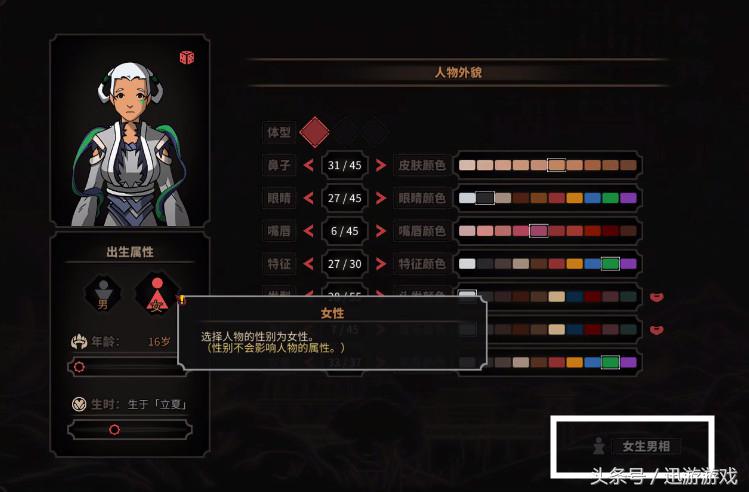Pick the blue eye color swatch

pyautogui.click(x=592, y=198)
